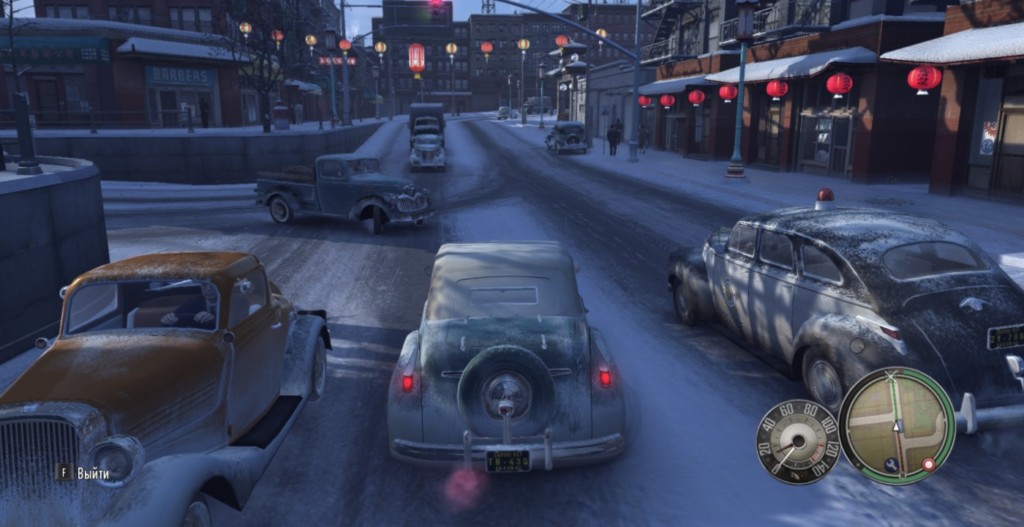Click the red circle marker on the minimap
Viewport: 1024px width, 527px height.
(928, 464)
